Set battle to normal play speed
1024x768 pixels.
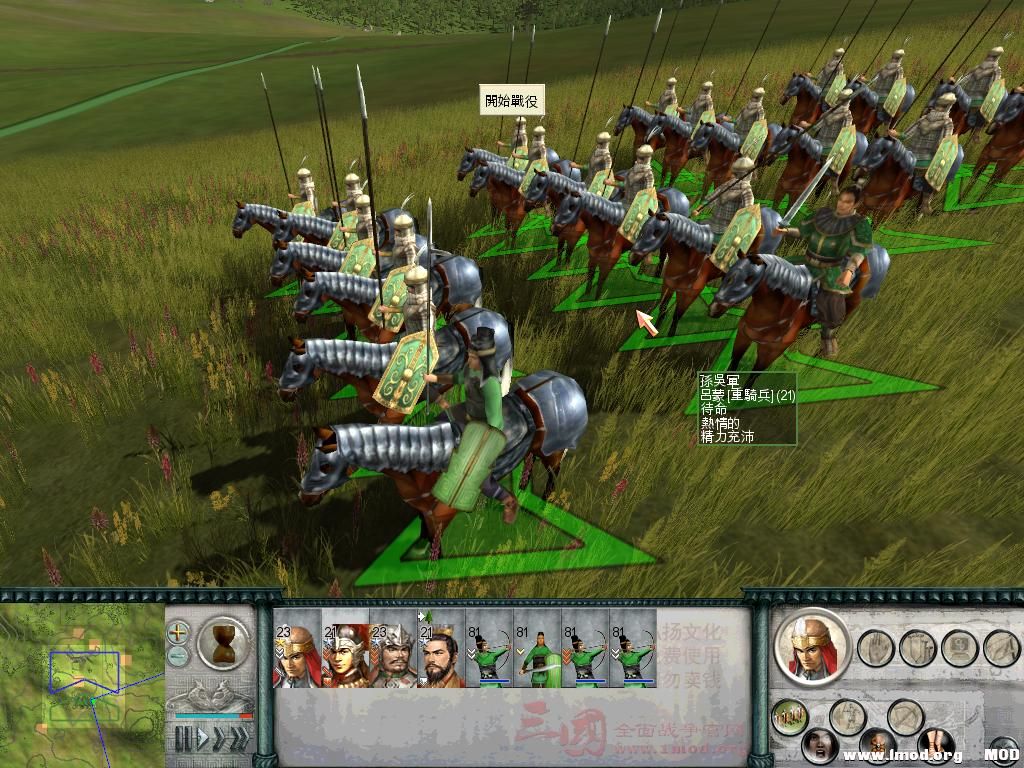coord(202,739)
